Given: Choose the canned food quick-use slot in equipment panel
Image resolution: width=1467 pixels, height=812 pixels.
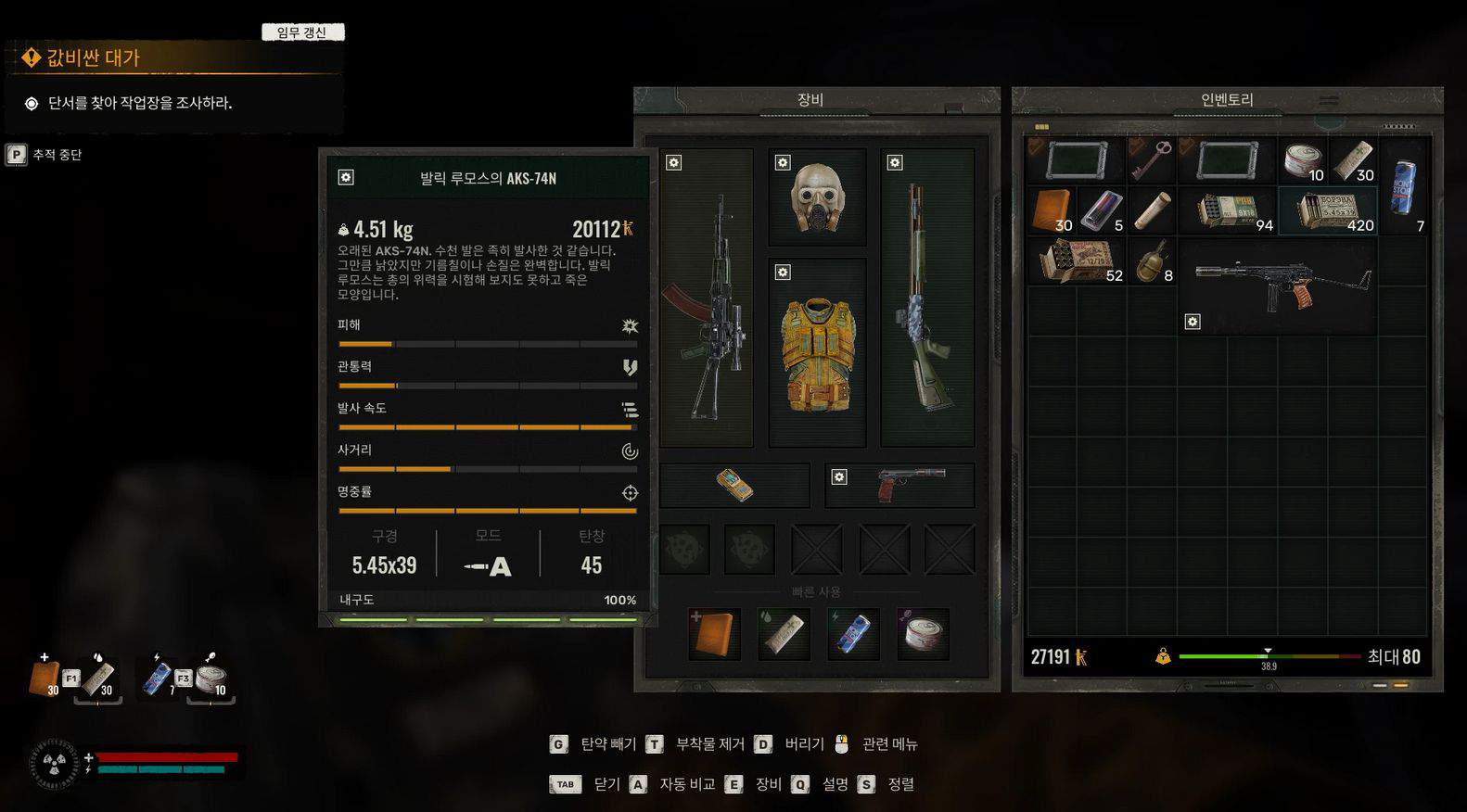Looking at the screenshot, I should pos(923,634).
